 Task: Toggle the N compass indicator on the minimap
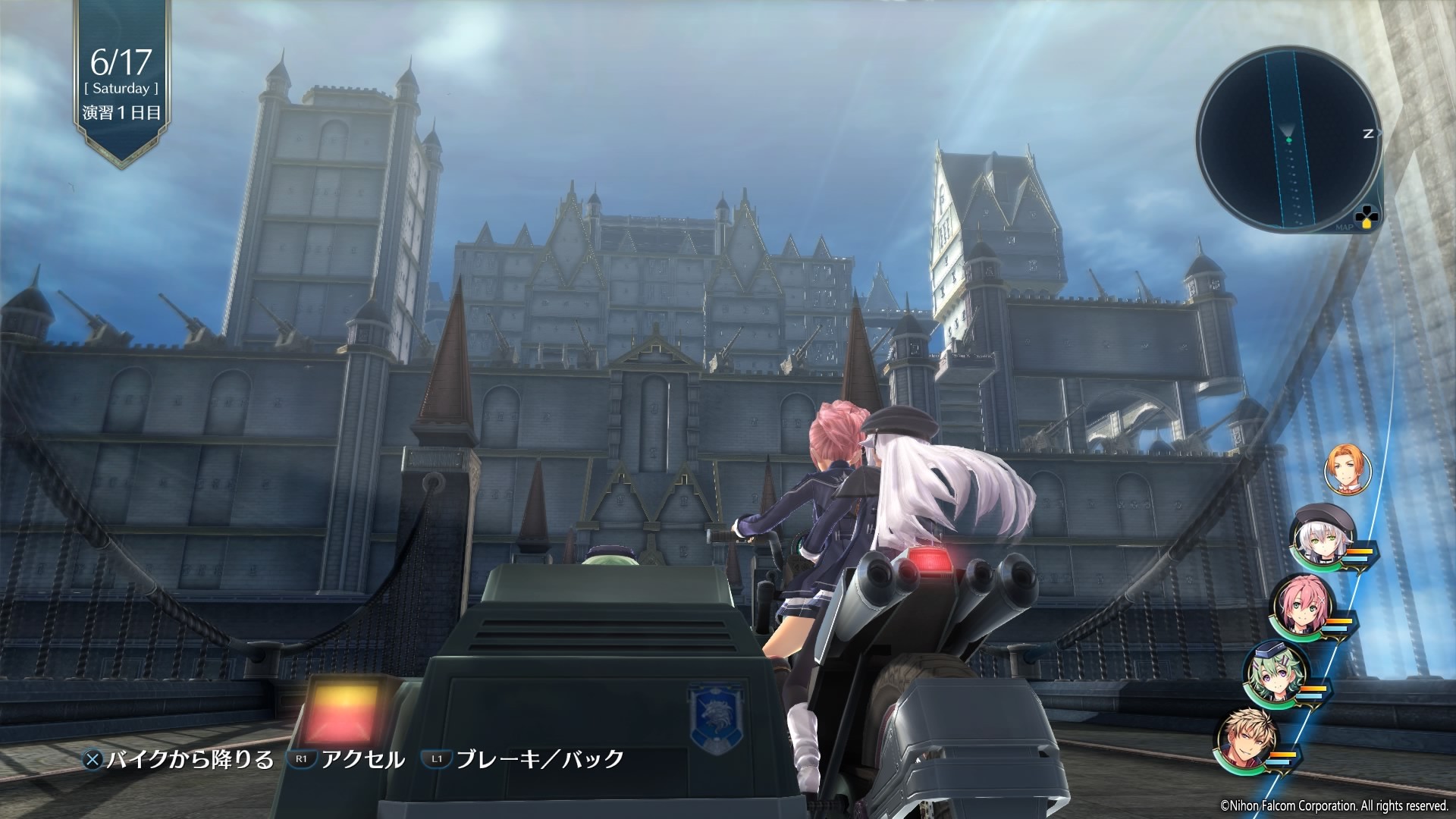(1367, 135)
